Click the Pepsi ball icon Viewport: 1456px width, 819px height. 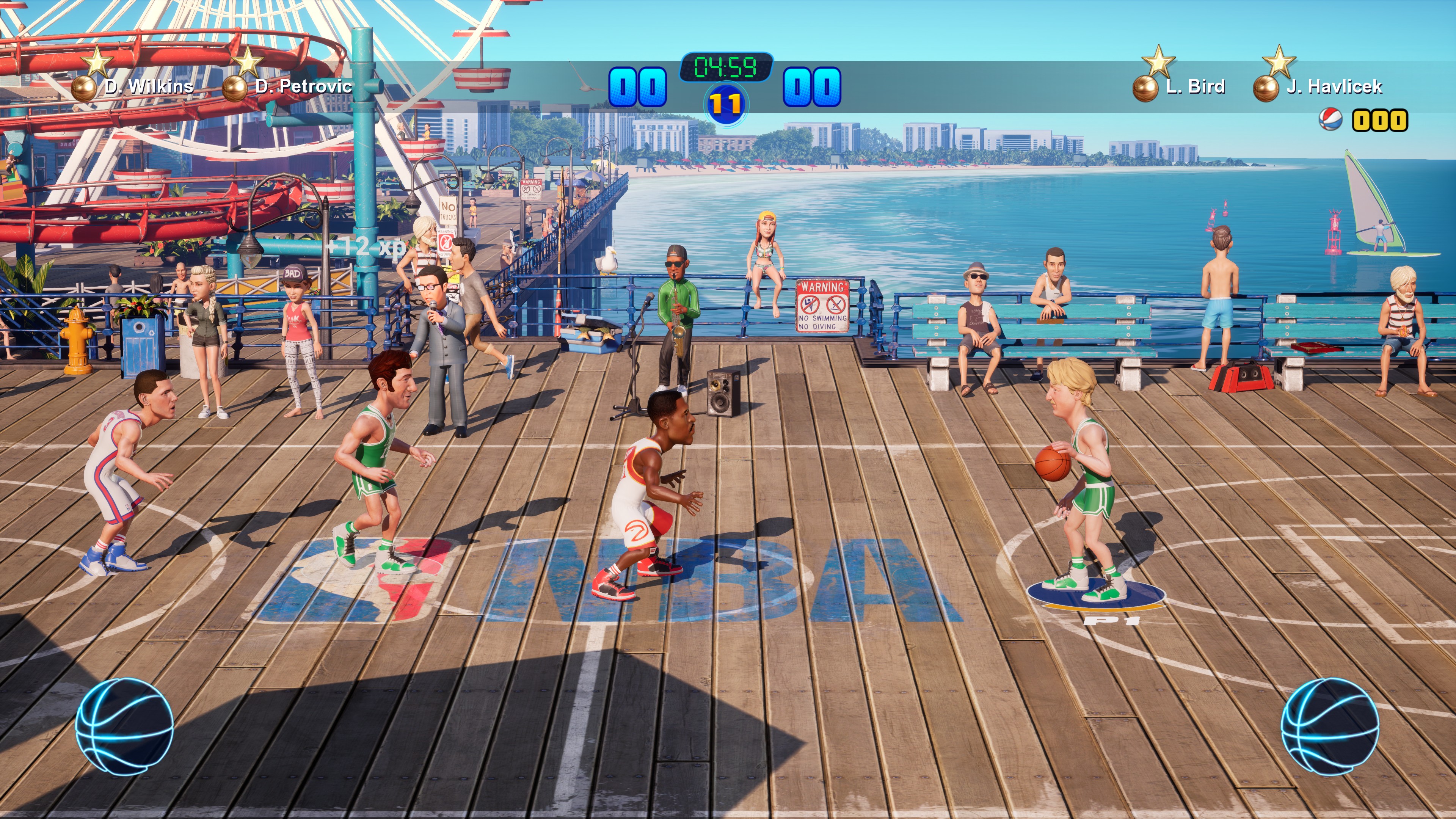(1331, 120)
